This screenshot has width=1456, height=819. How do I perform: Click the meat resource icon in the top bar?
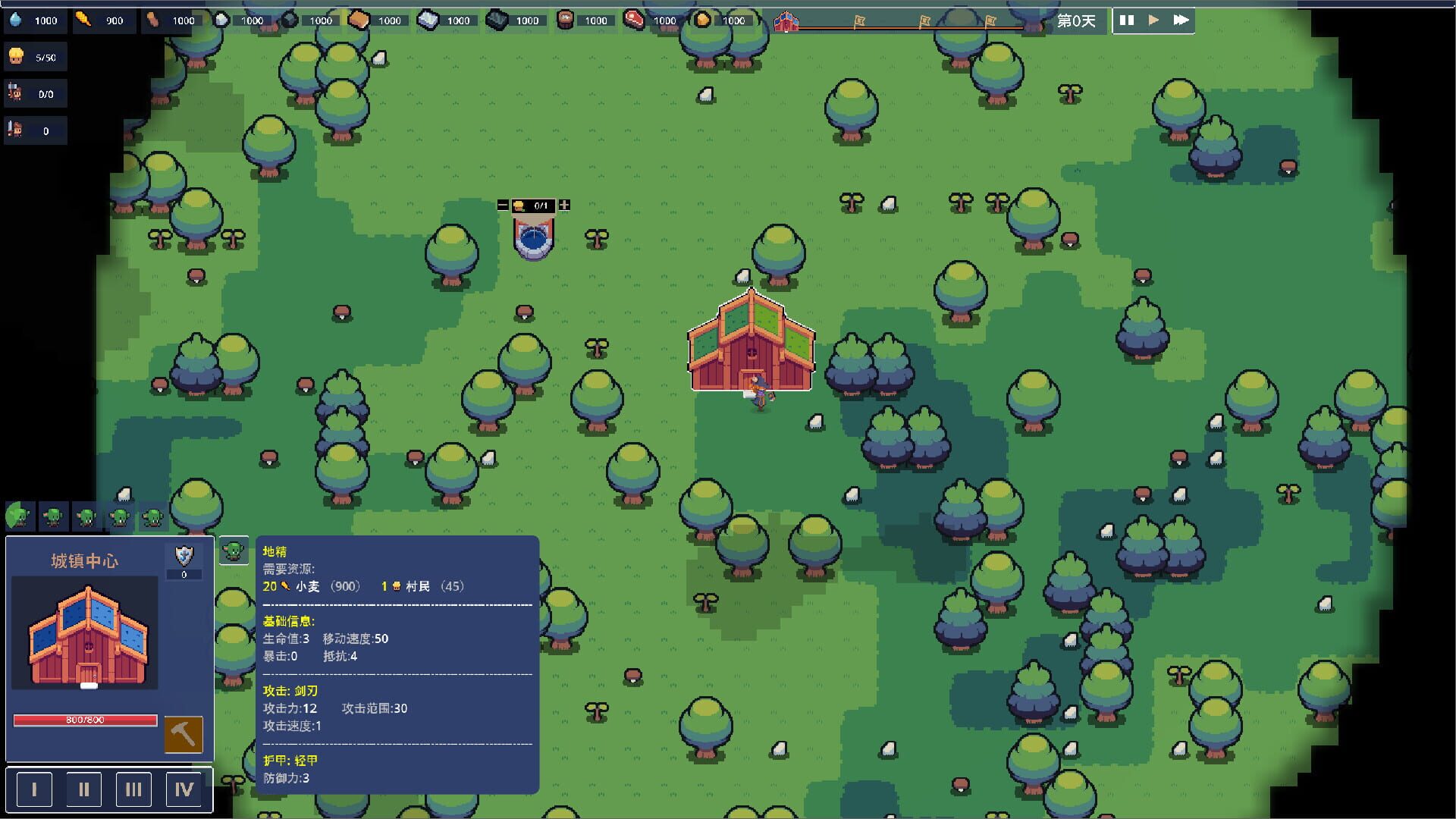(x=634, y=20)
